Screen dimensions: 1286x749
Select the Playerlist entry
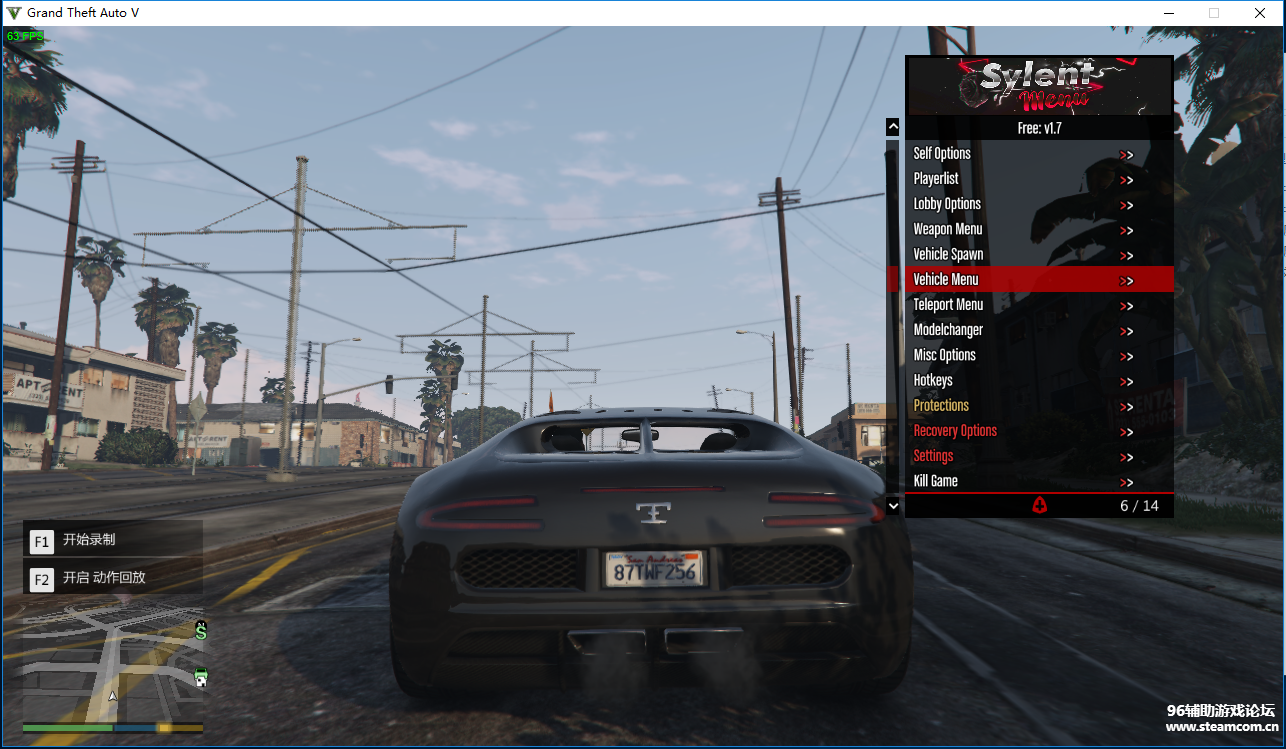936,179
